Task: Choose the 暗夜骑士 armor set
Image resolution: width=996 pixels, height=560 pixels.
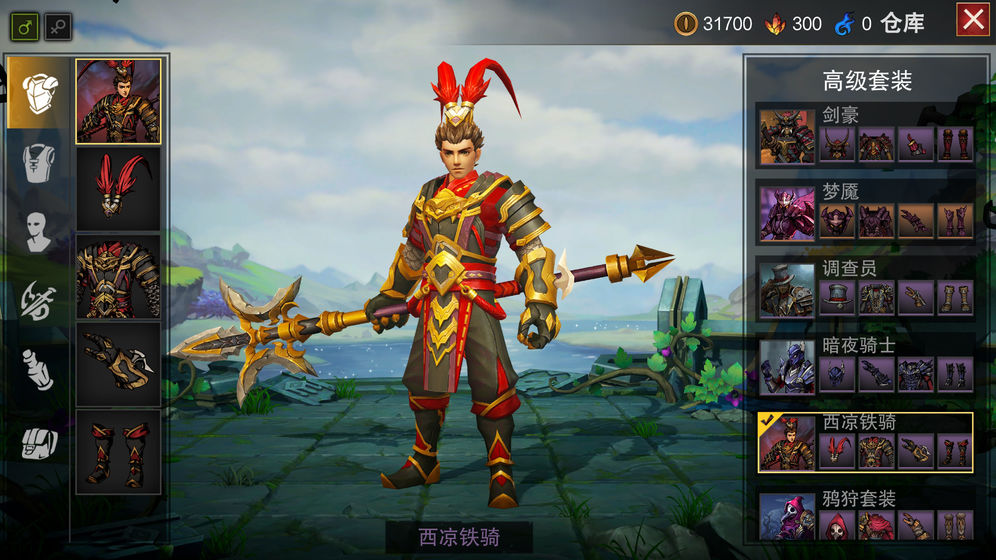Action: (x=865, y=366)
